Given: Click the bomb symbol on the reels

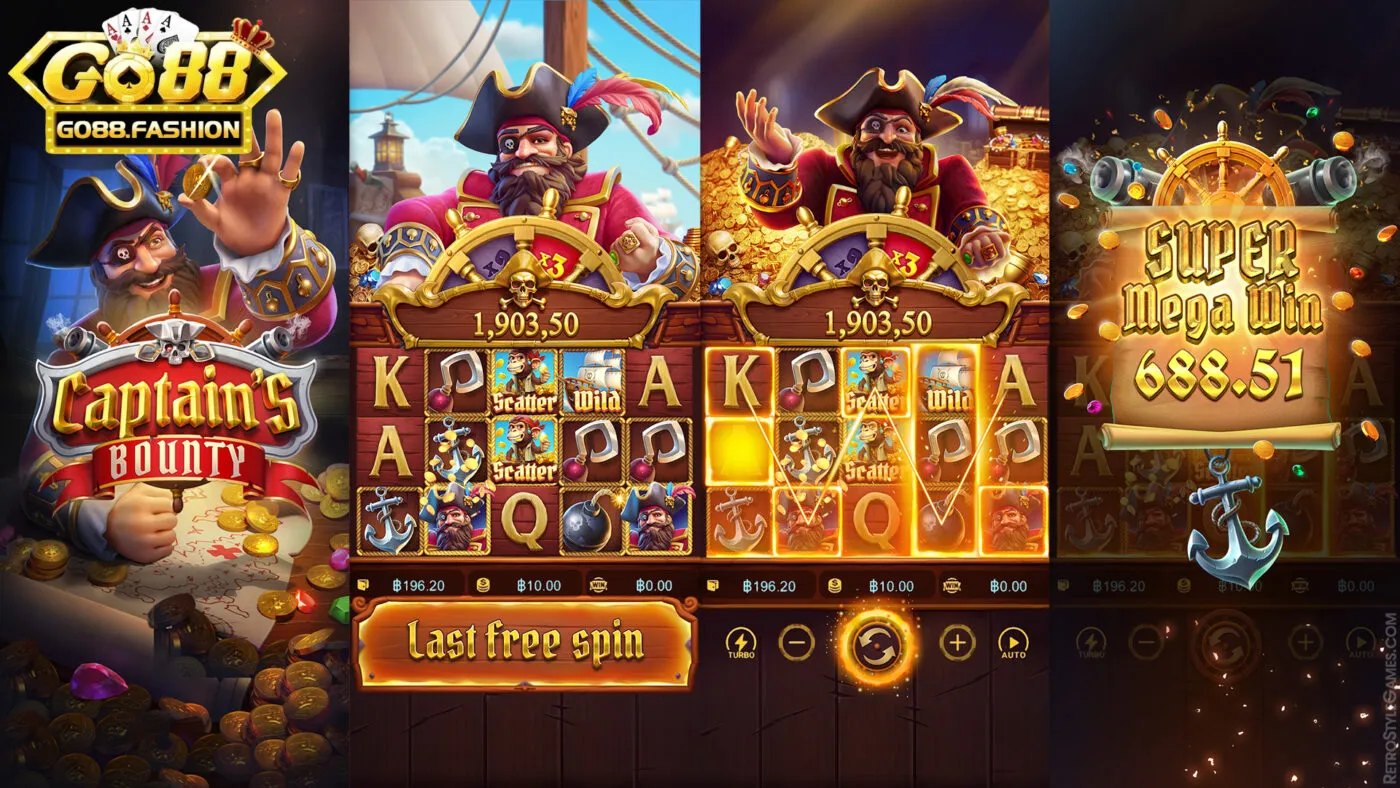Looking at the screenshot, I should 591,525.
